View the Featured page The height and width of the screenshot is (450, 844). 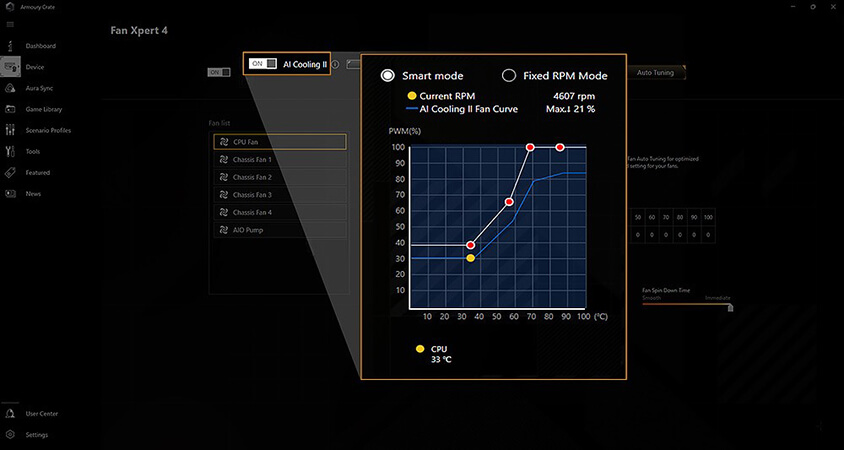point(37,172)
